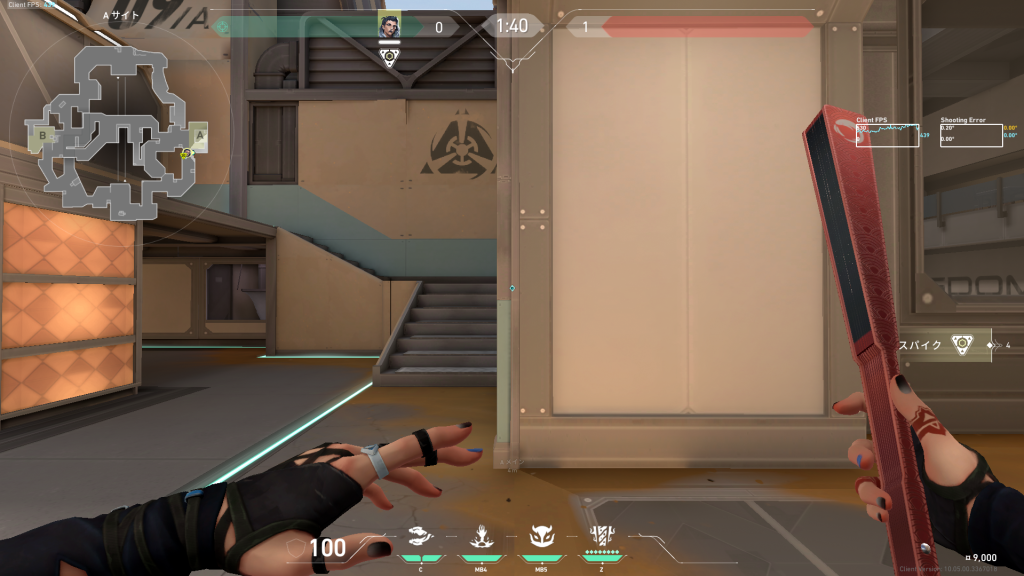
Task: Click the minimap in the corner
Action: [120, 130]
